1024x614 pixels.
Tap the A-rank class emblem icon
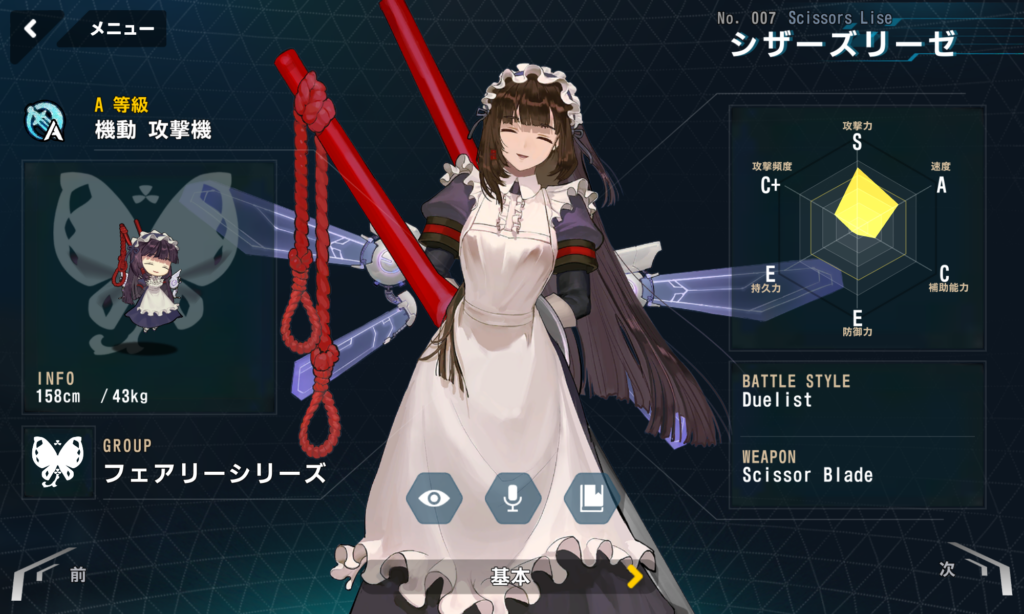point(45,122)
